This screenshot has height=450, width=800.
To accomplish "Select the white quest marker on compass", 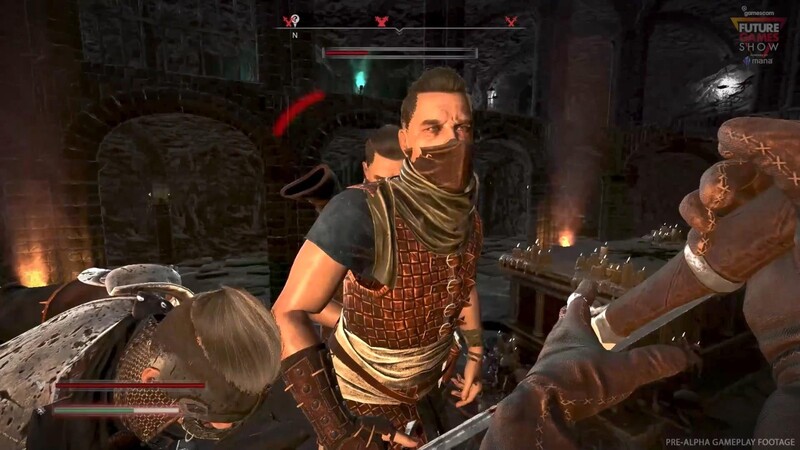I will pyautogui.click(x=295, y=19).
